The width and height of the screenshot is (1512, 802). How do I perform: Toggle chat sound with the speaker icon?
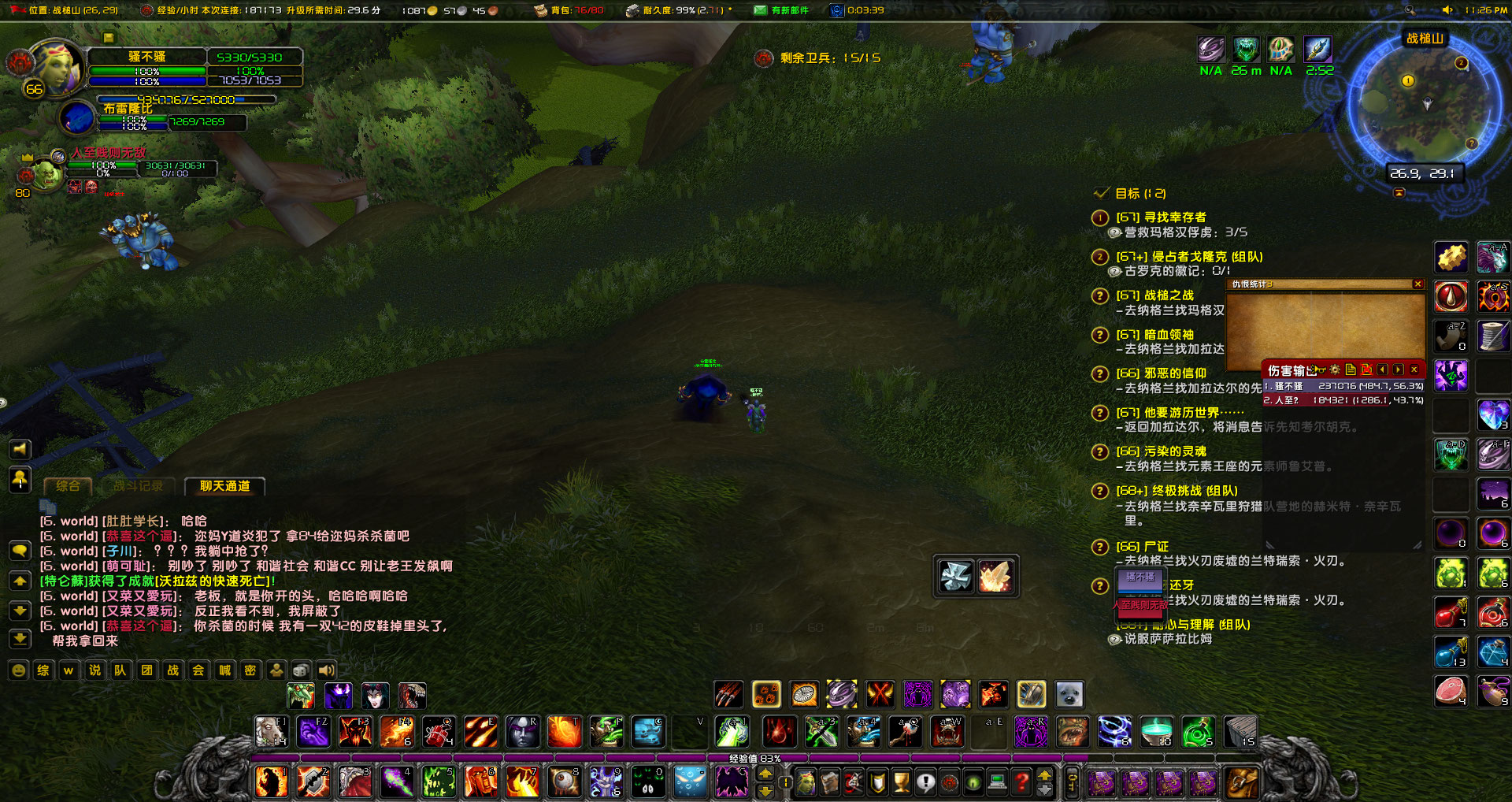(x=324, y=670)
